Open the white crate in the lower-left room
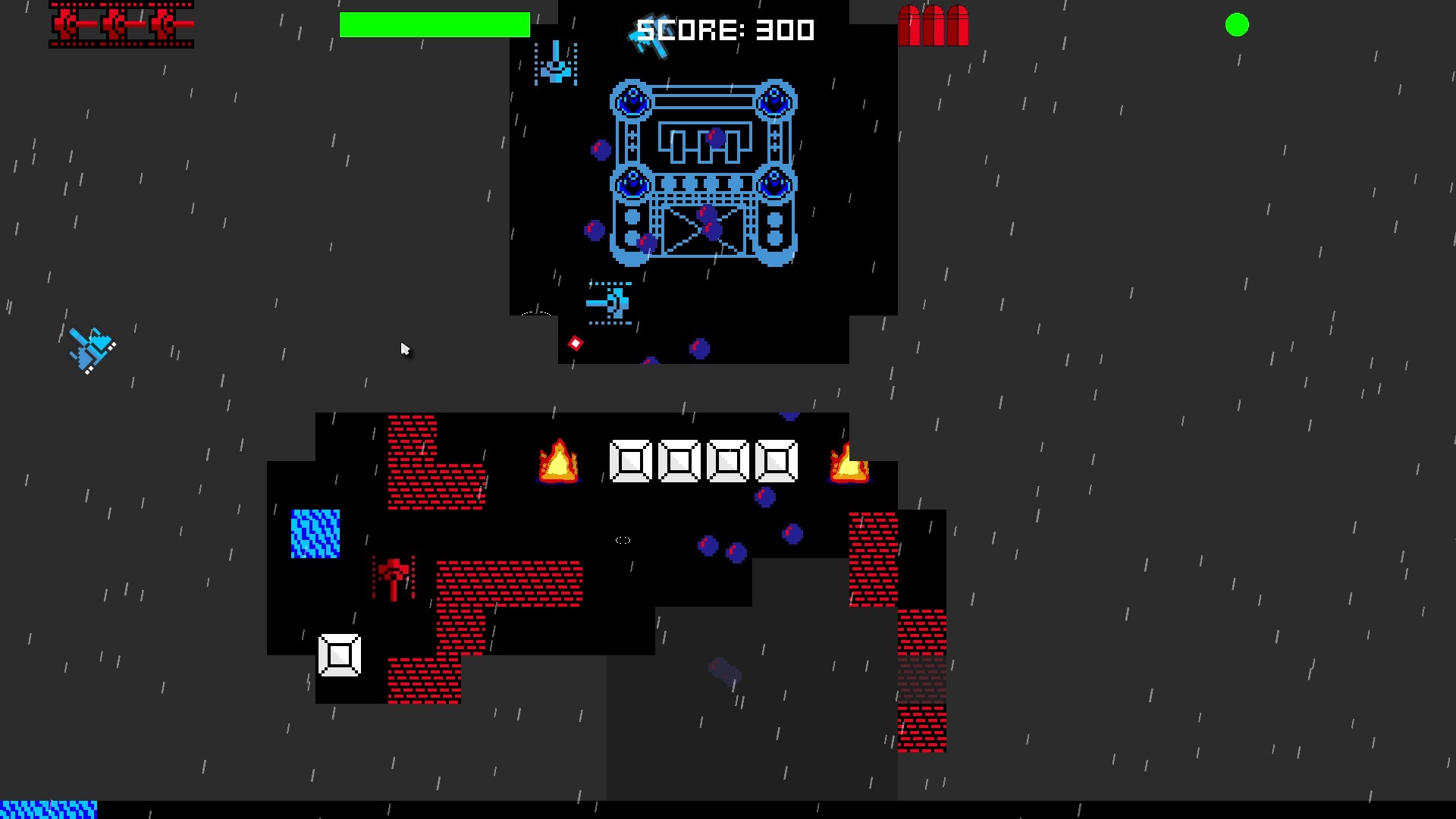 pyautogui.click(x=339, y=654)
